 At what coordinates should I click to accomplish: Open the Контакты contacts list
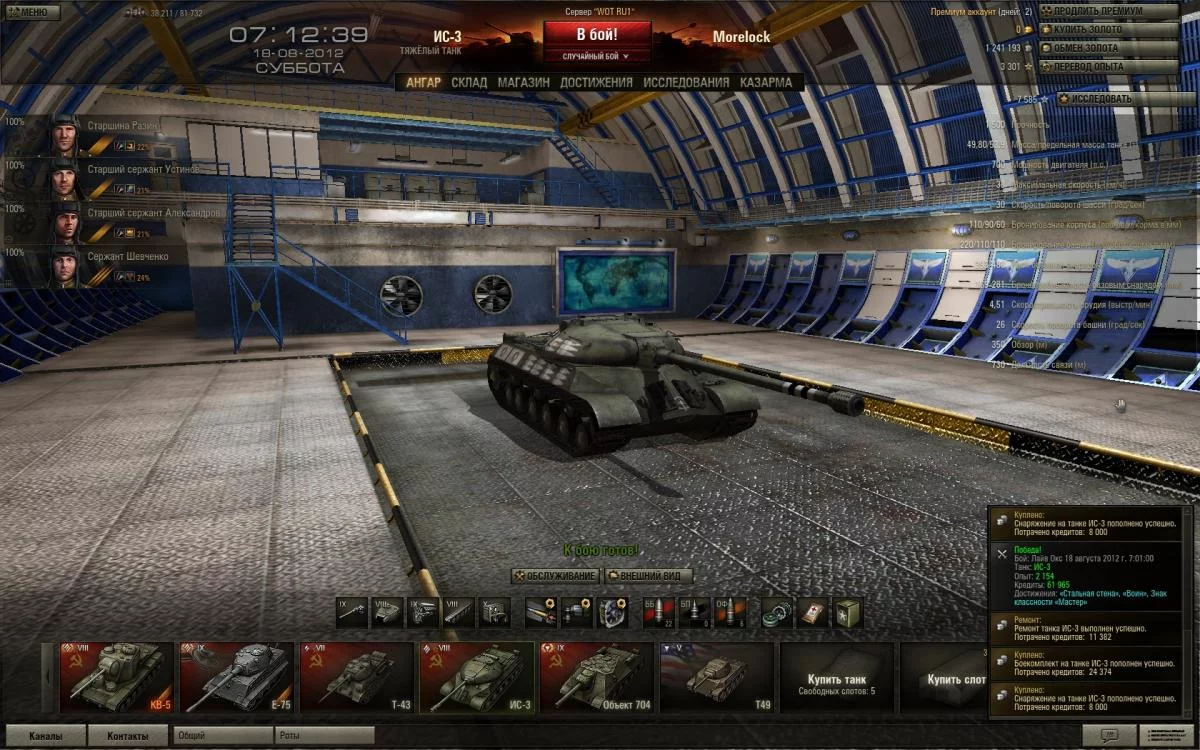(128, 736)
